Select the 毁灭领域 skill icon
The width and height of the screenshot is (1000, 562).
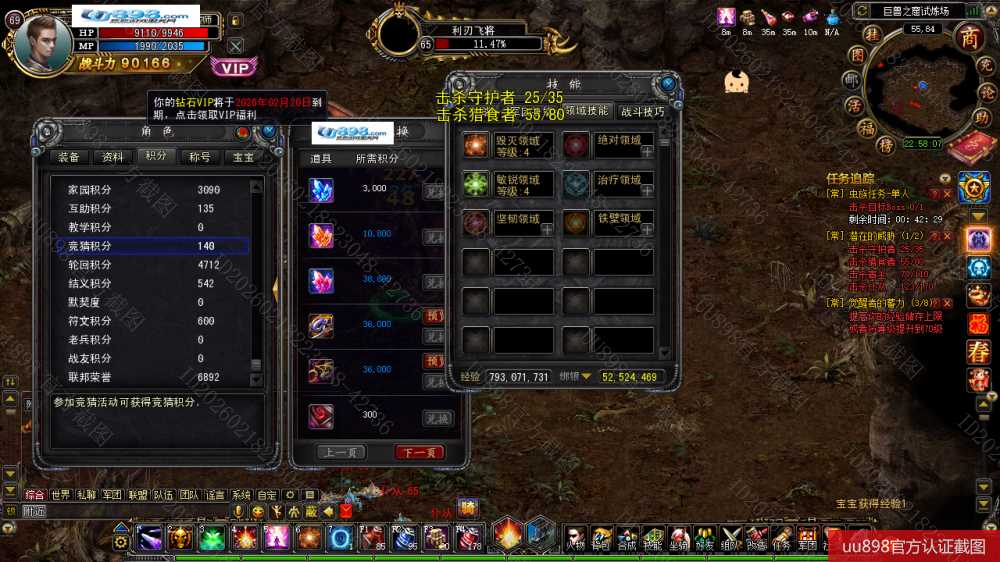click(x=476, y=145)
